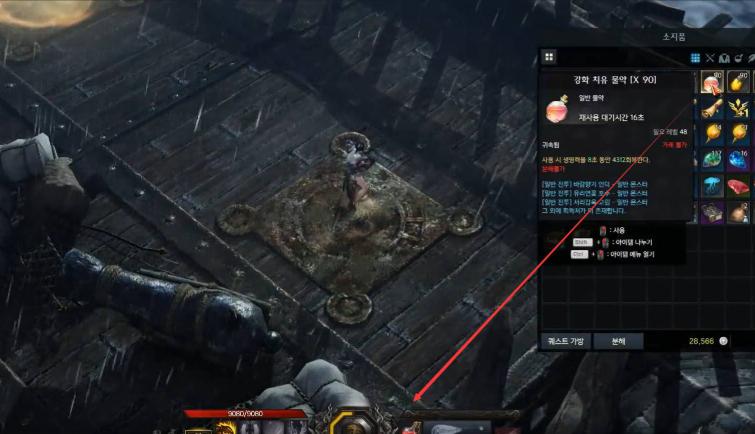This screenshot has height=434, width=755.
Task: Use the red potion in the bottom hotbar
Action: tap(409, 428)
